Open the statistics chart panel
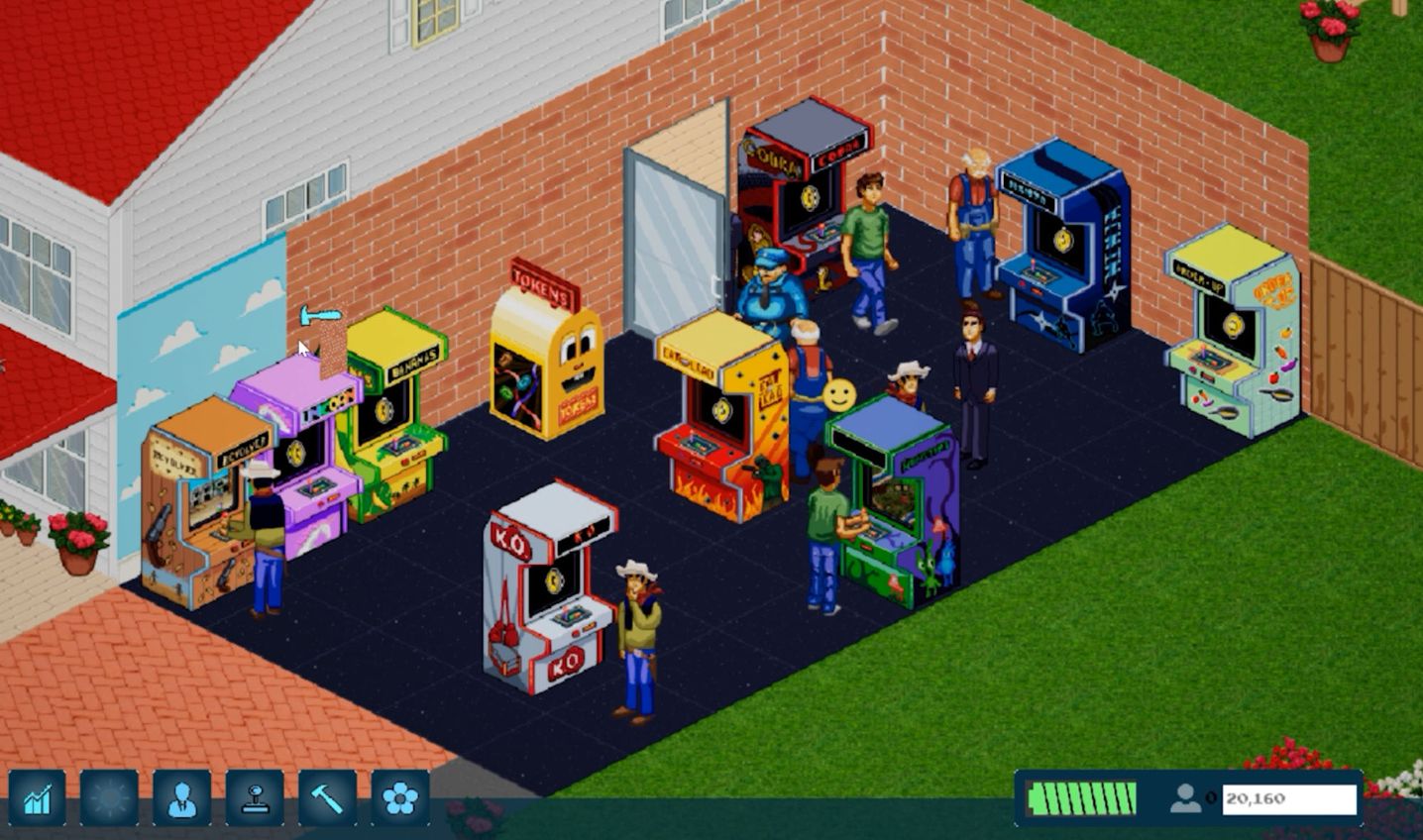 click(x=38, y=797)
